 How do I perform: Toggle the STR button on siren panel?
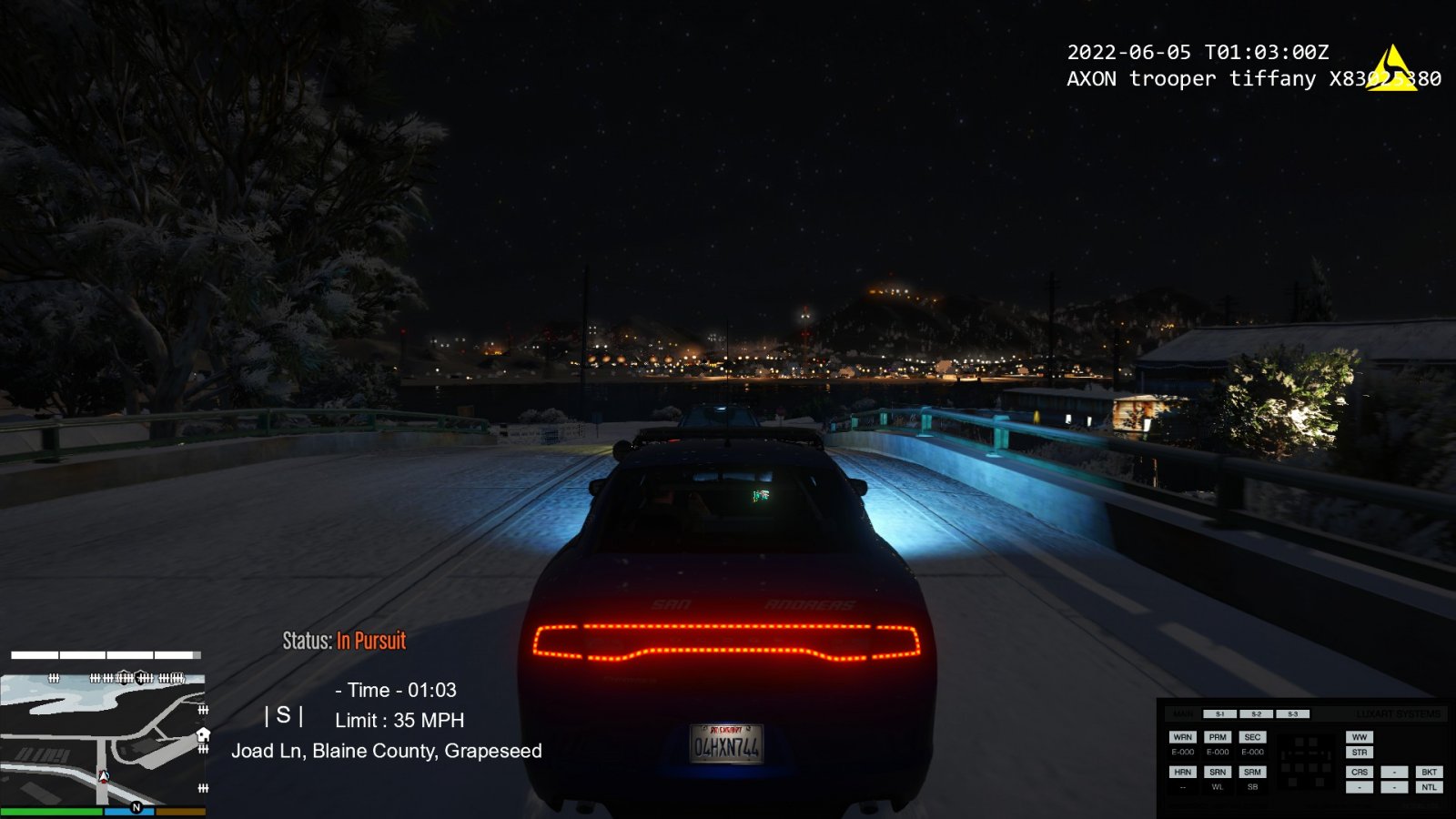point(1360,753)
